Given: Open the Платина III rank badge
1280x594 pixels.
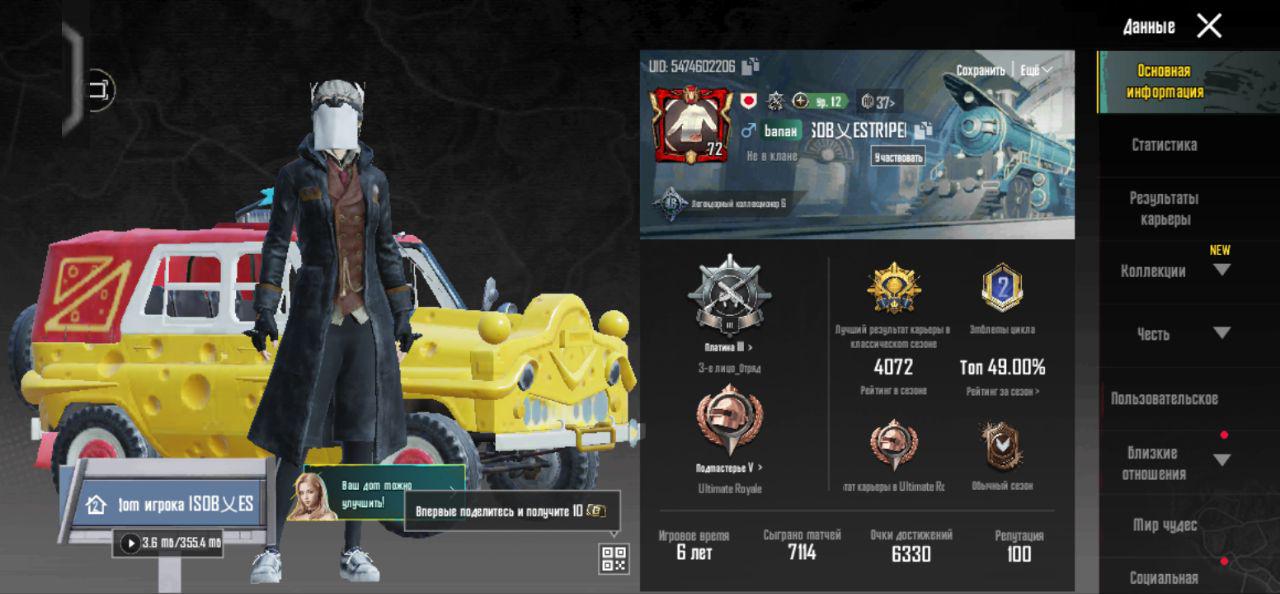Looking at the screenshot, I should (x=728, y=295).
